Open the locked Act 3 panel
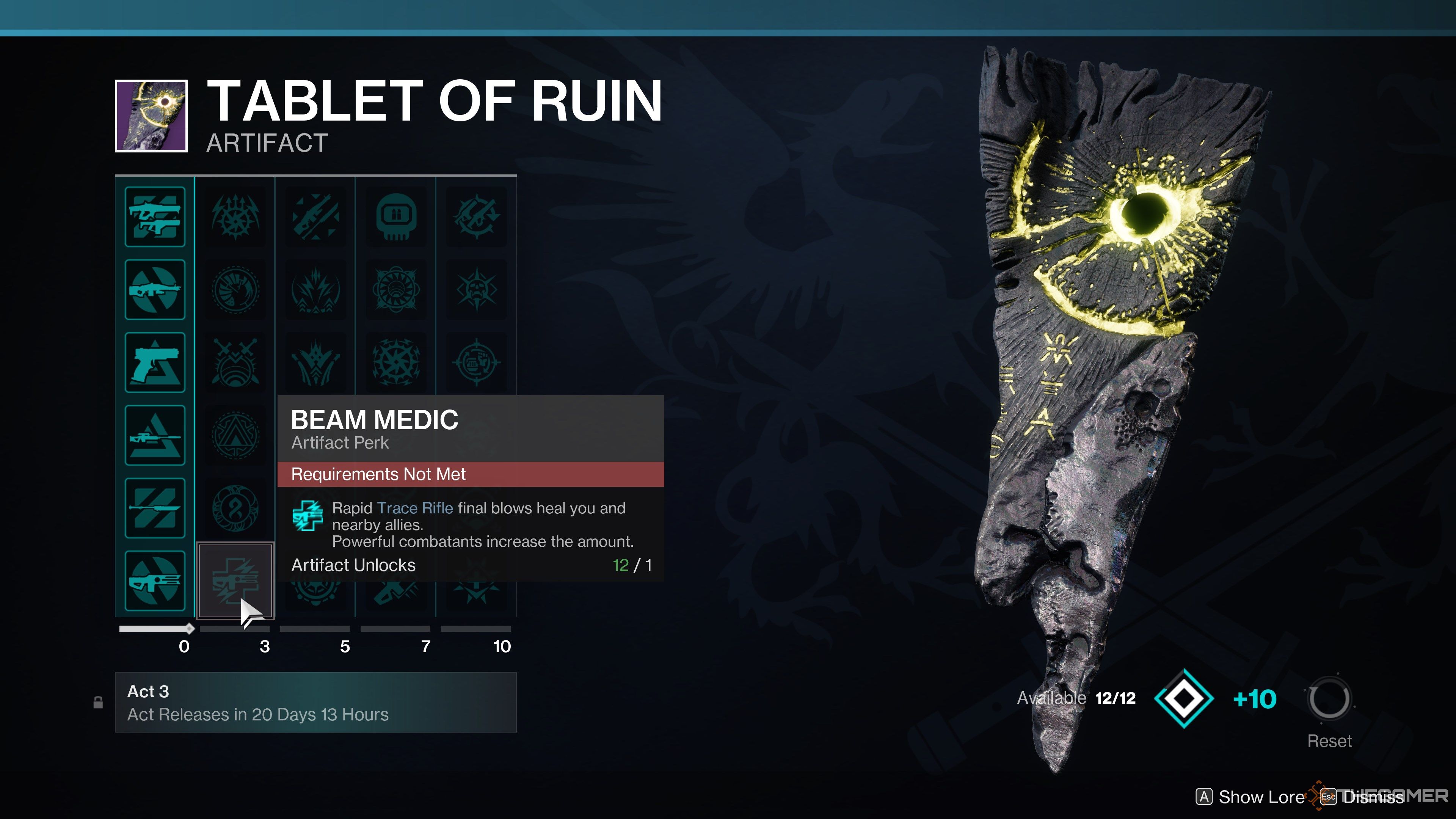1456x819 pixels. coord(315,702)
